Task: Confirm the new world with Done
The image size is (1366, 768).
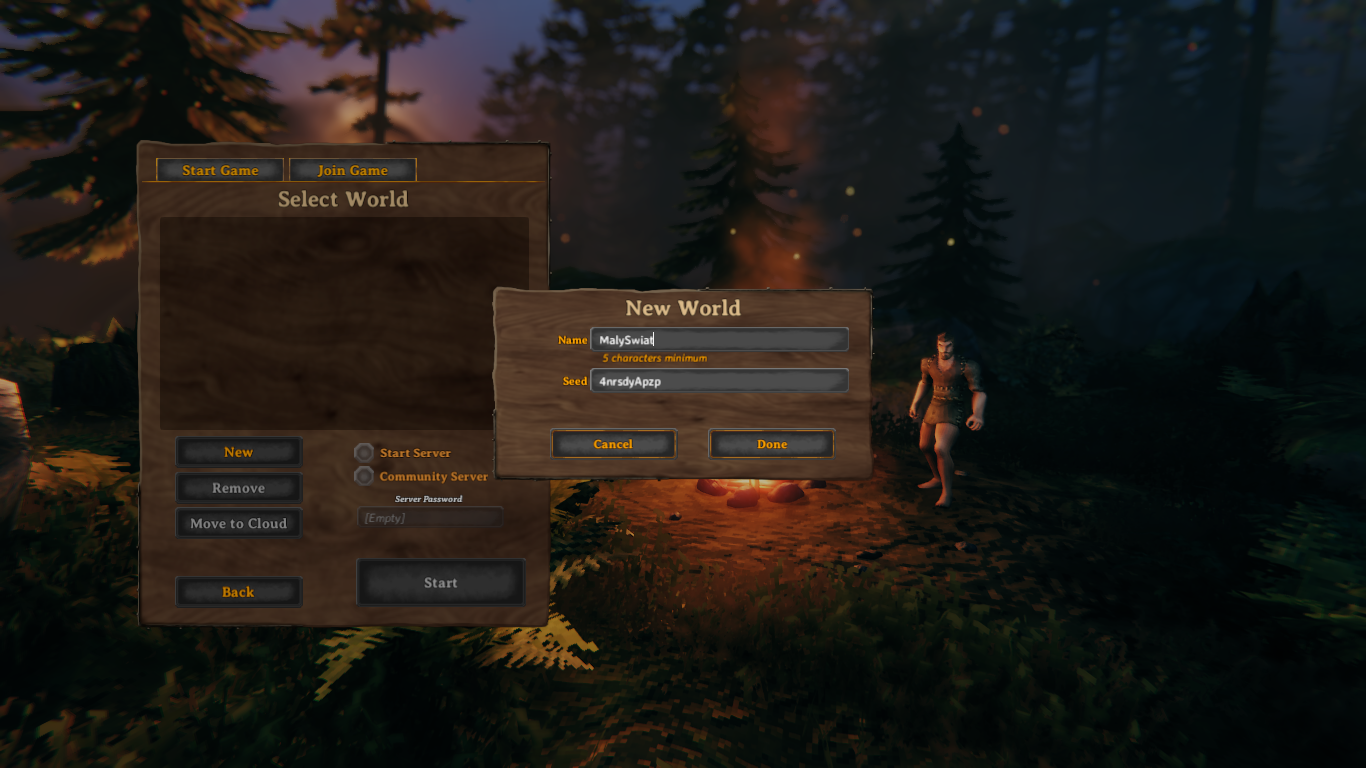Action: pos(771,444)
